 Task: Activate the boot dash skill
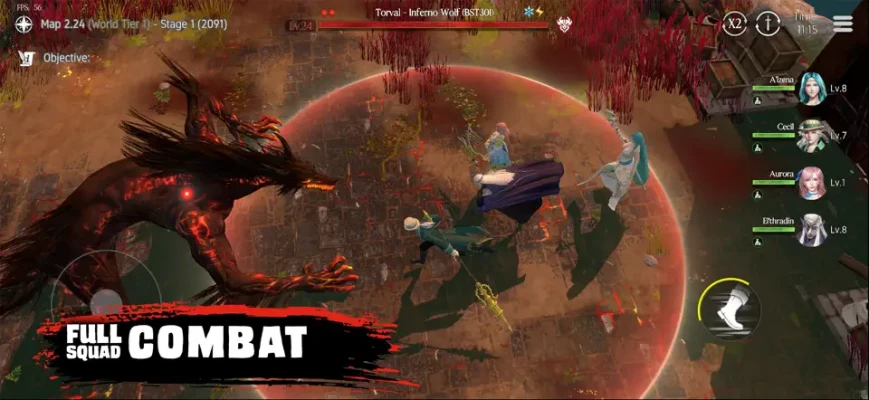pos(729,307)
